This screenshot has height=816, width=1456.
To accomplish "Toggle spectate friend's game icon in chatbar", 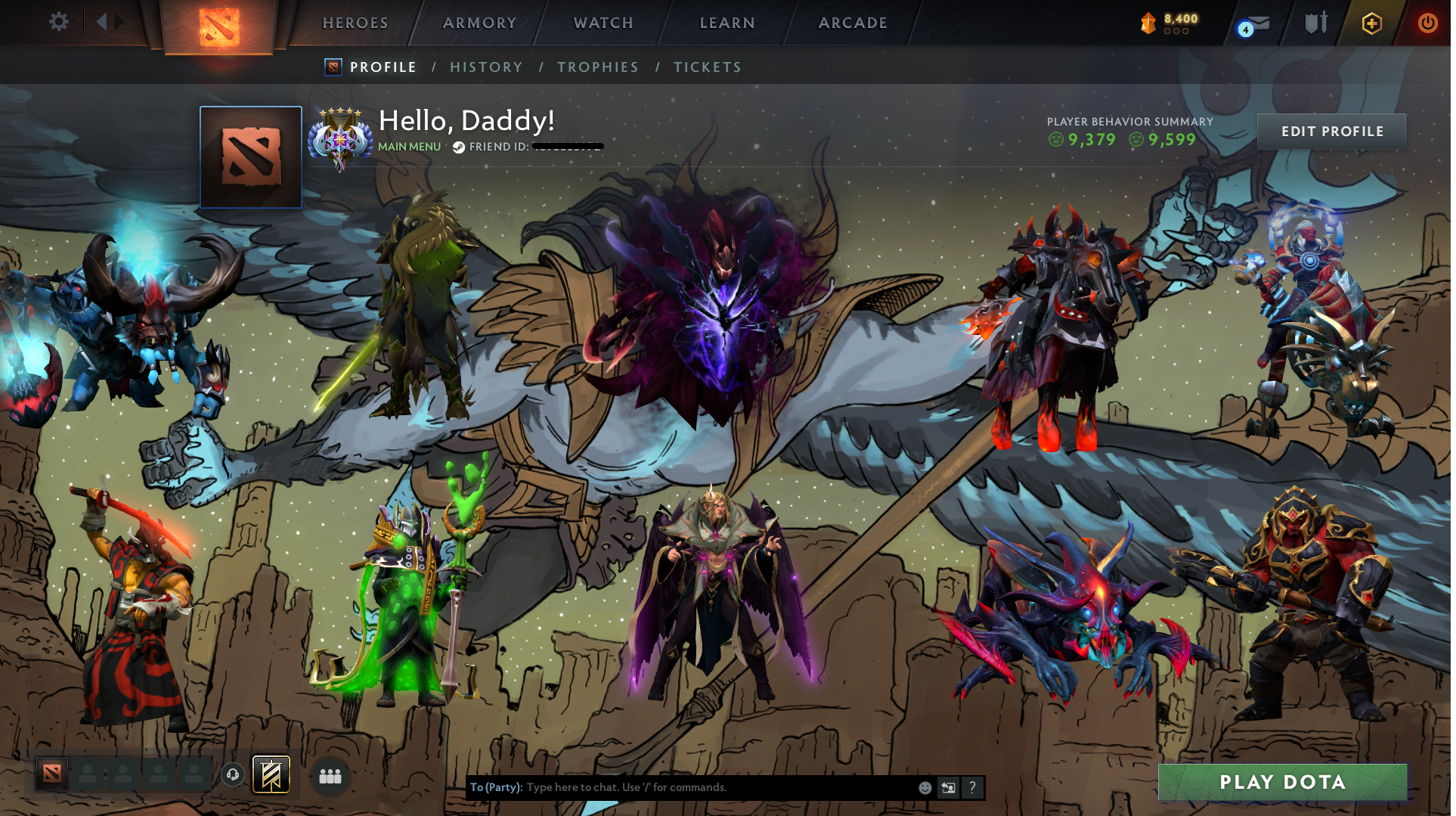I will click(x=948, y=787).
